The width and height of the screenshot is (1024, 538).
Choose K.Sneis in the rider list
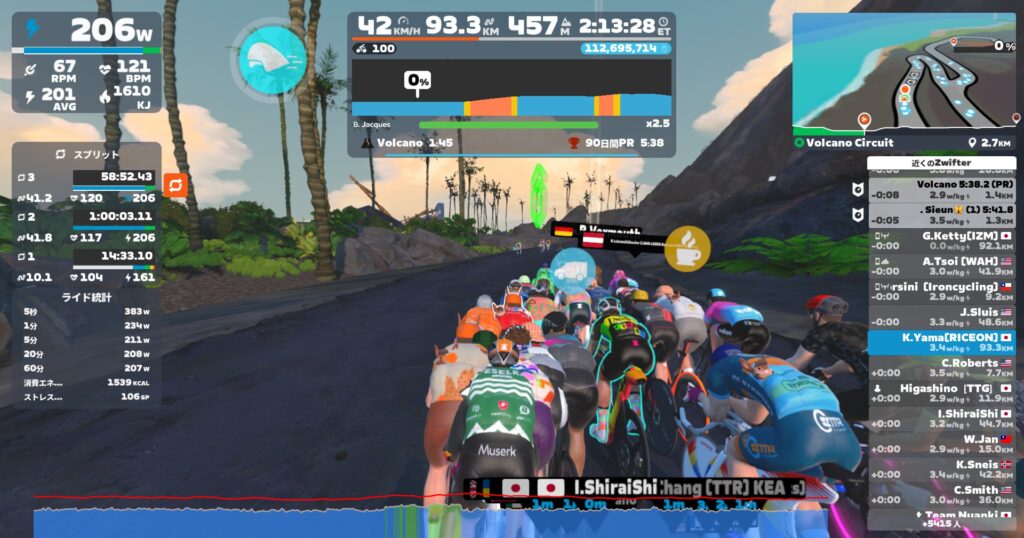point(940,468)
